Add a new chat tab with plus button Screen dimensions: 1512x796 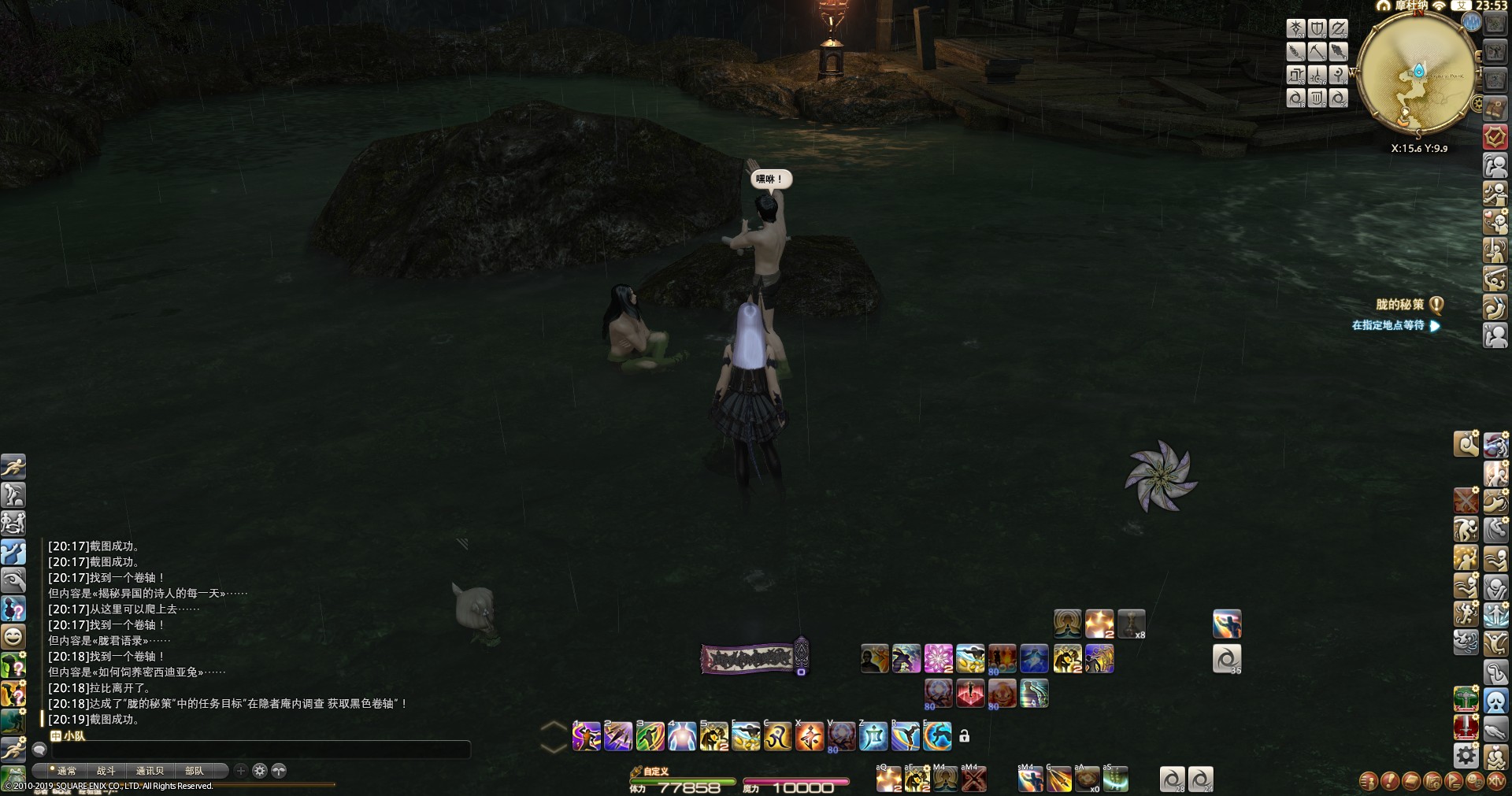coord(241,771)
